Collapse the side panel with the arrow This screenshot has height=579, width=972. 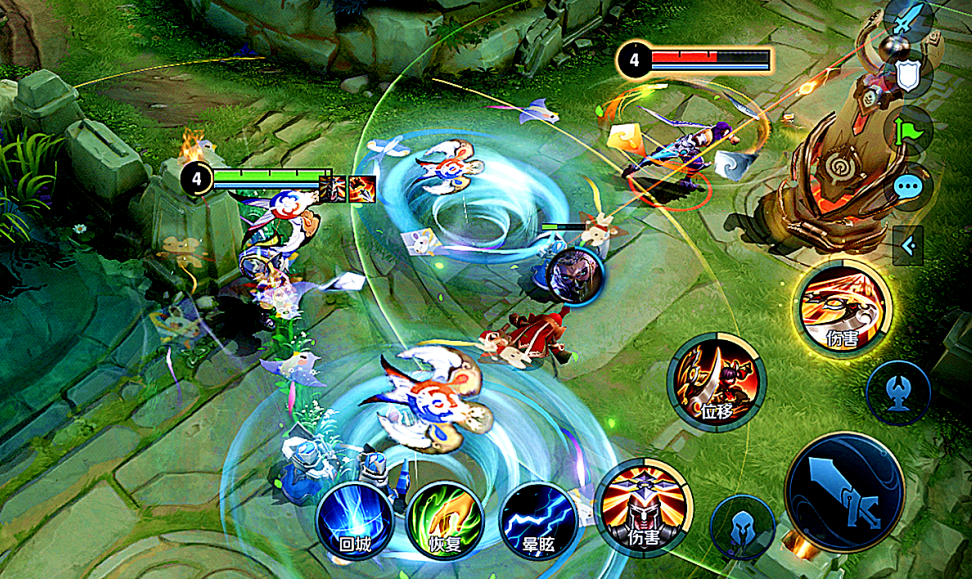907,244
